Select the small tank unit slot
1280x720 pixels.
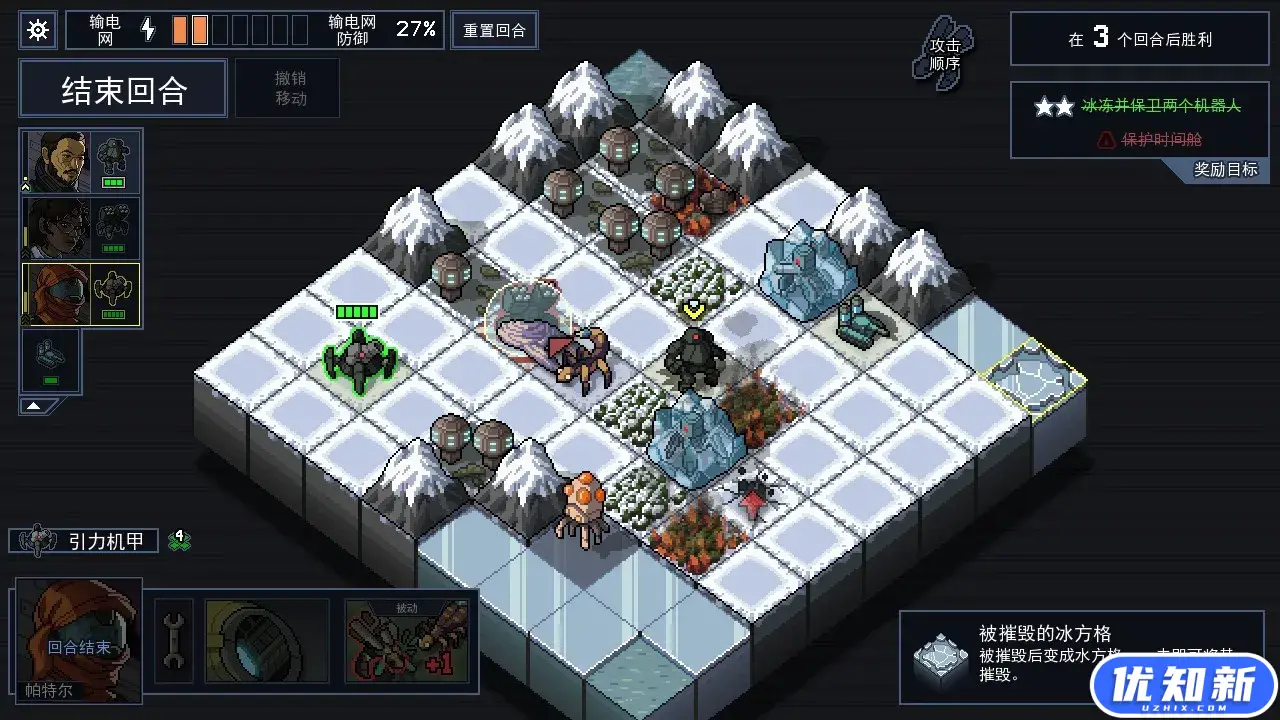click(x=50, y=360)
